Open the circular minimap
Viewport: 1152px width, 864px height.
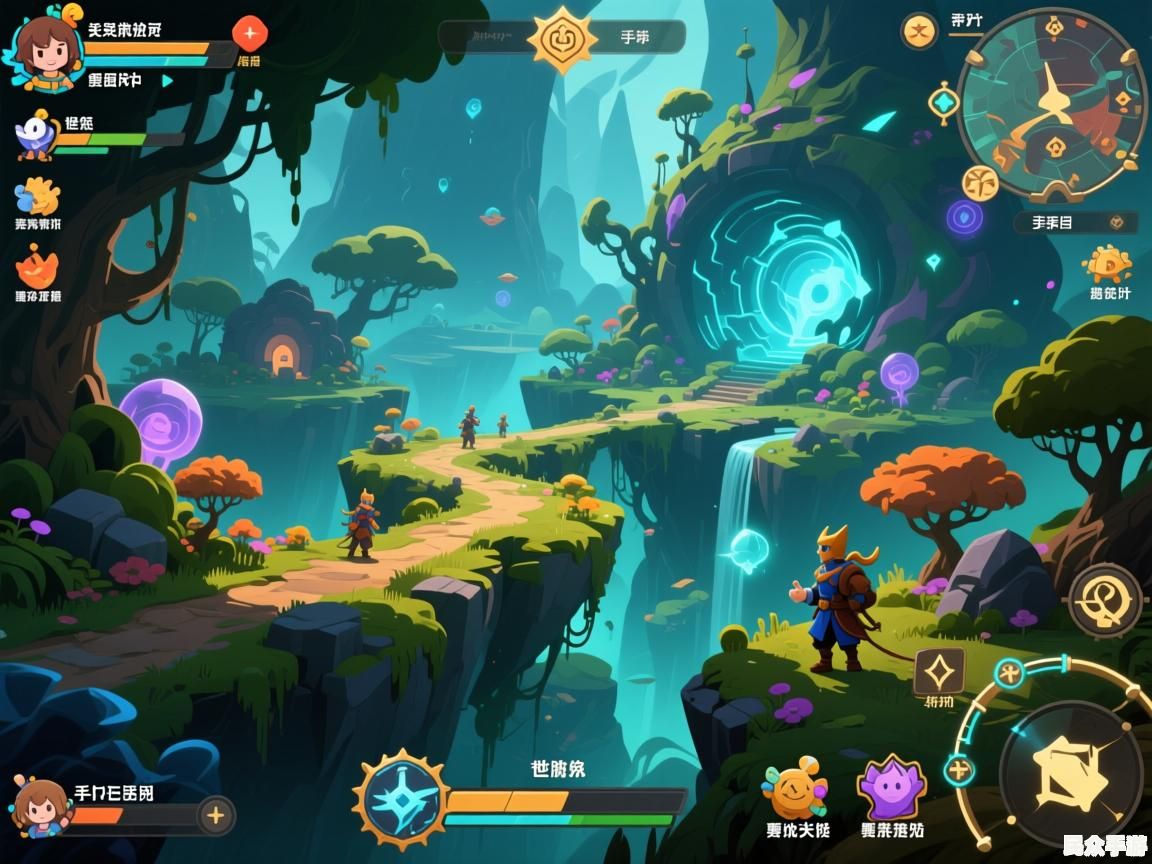(x=1052, y=104)
